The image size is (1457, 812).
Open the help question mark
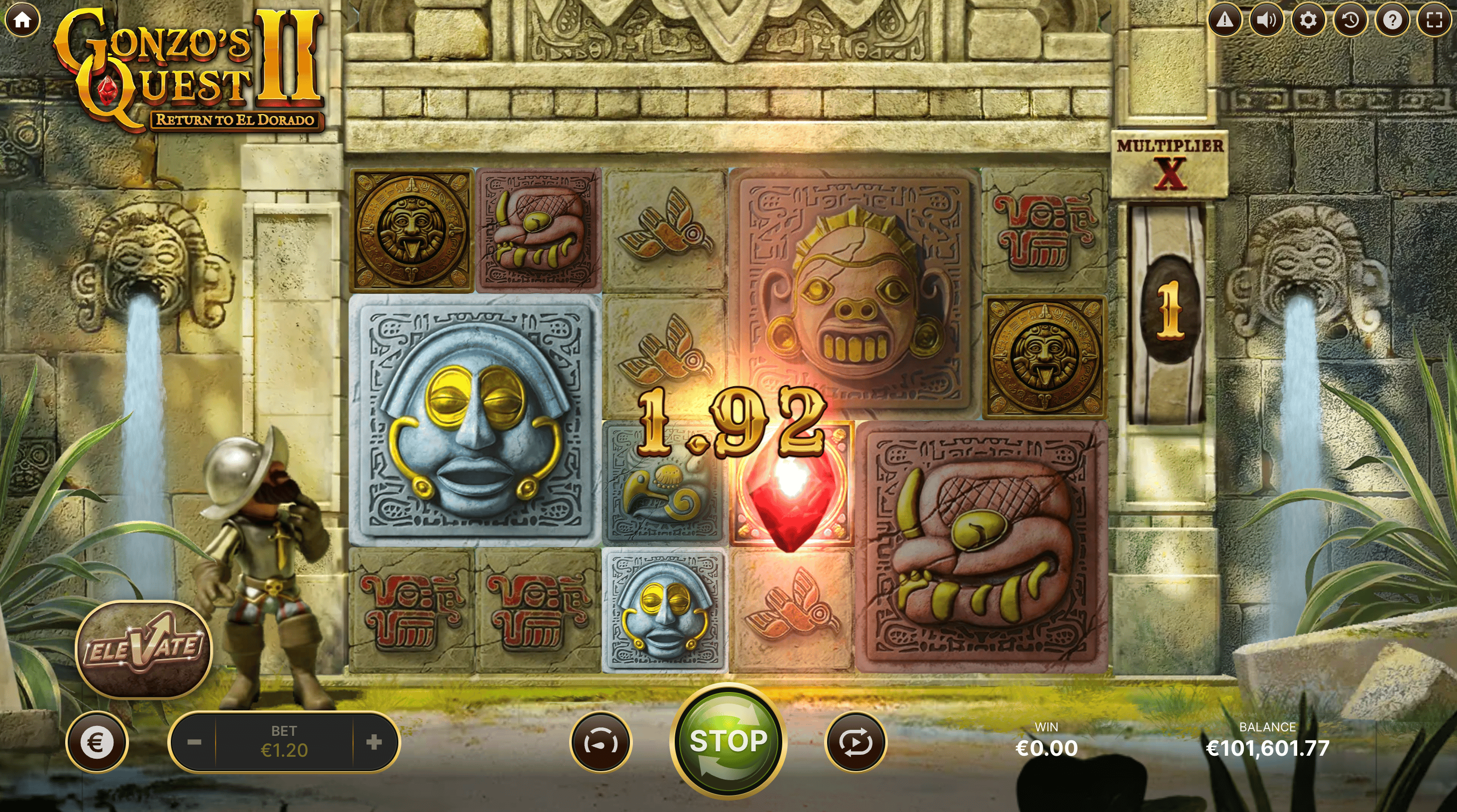coord(1392,20)
